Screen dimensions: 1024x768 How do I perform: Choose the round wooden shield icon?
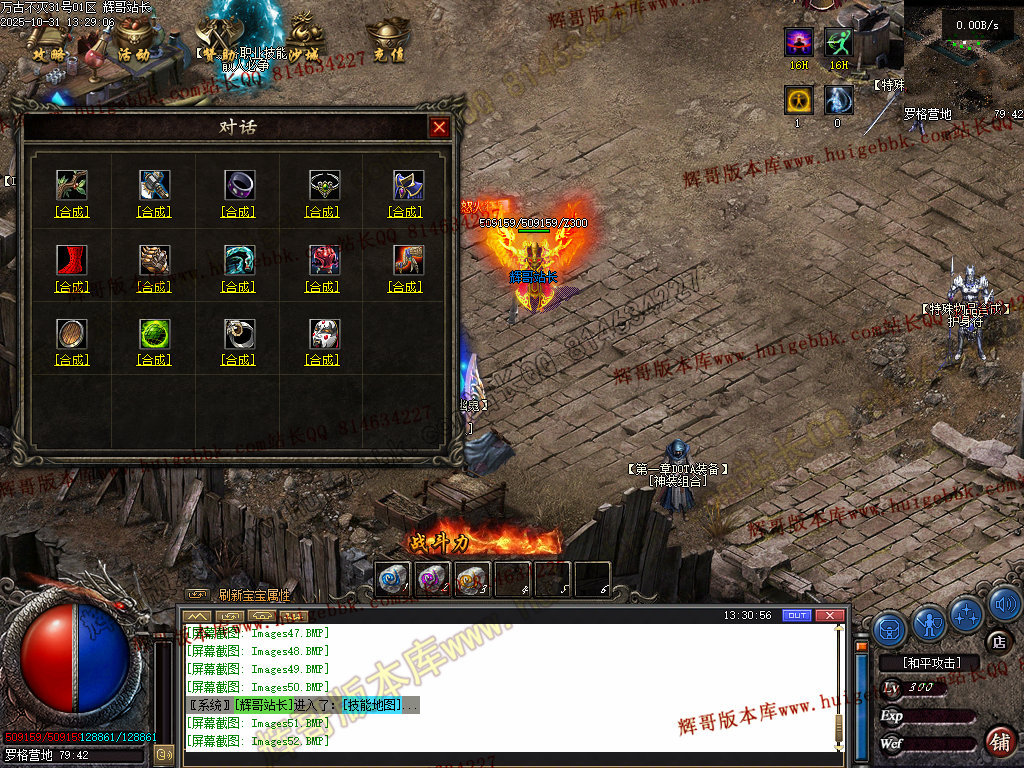point(71,333)
